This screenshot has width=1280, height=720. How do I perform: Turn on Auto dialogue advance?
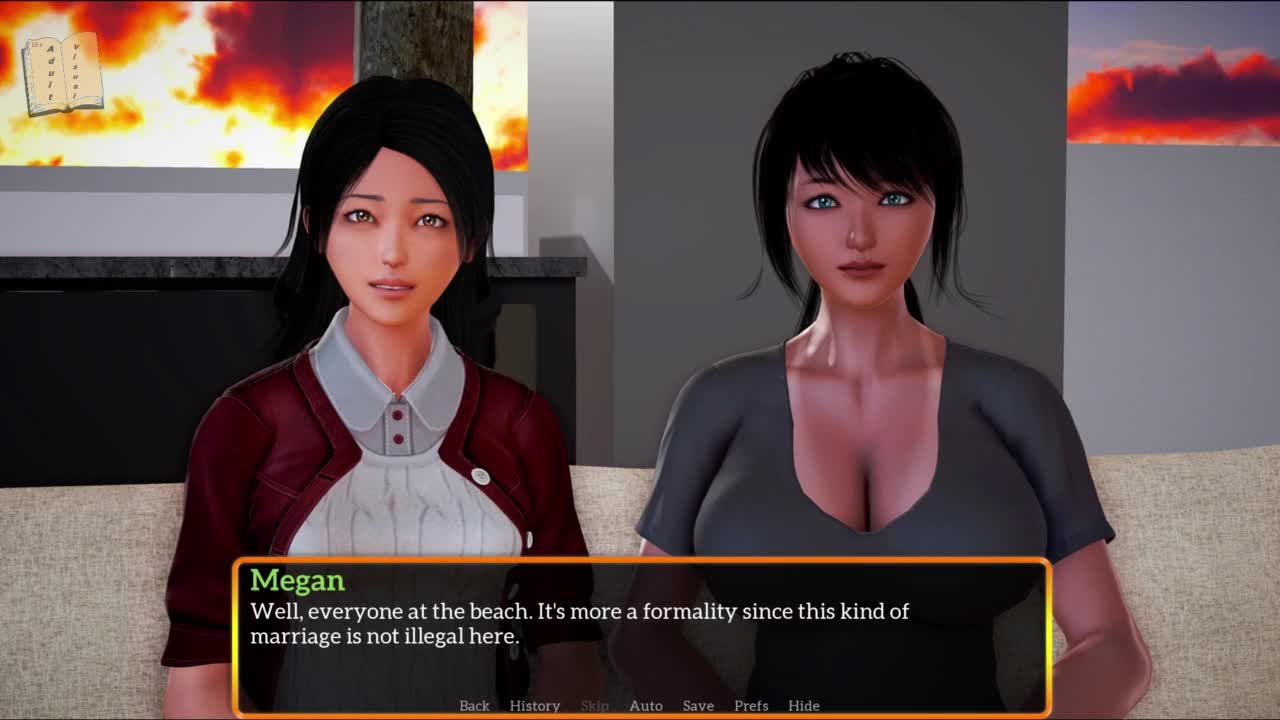pyautogui.click(x=645, y=705)
